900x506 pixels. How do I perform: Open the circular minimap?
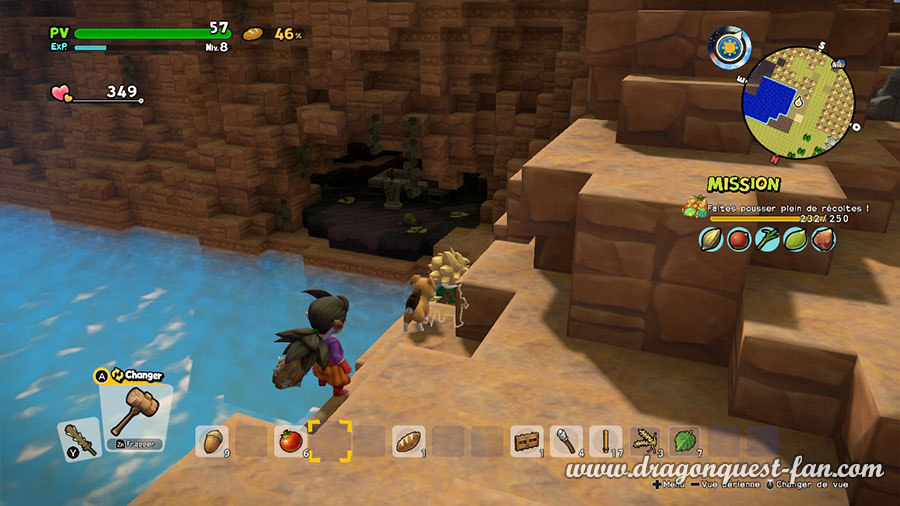[798, 97]
